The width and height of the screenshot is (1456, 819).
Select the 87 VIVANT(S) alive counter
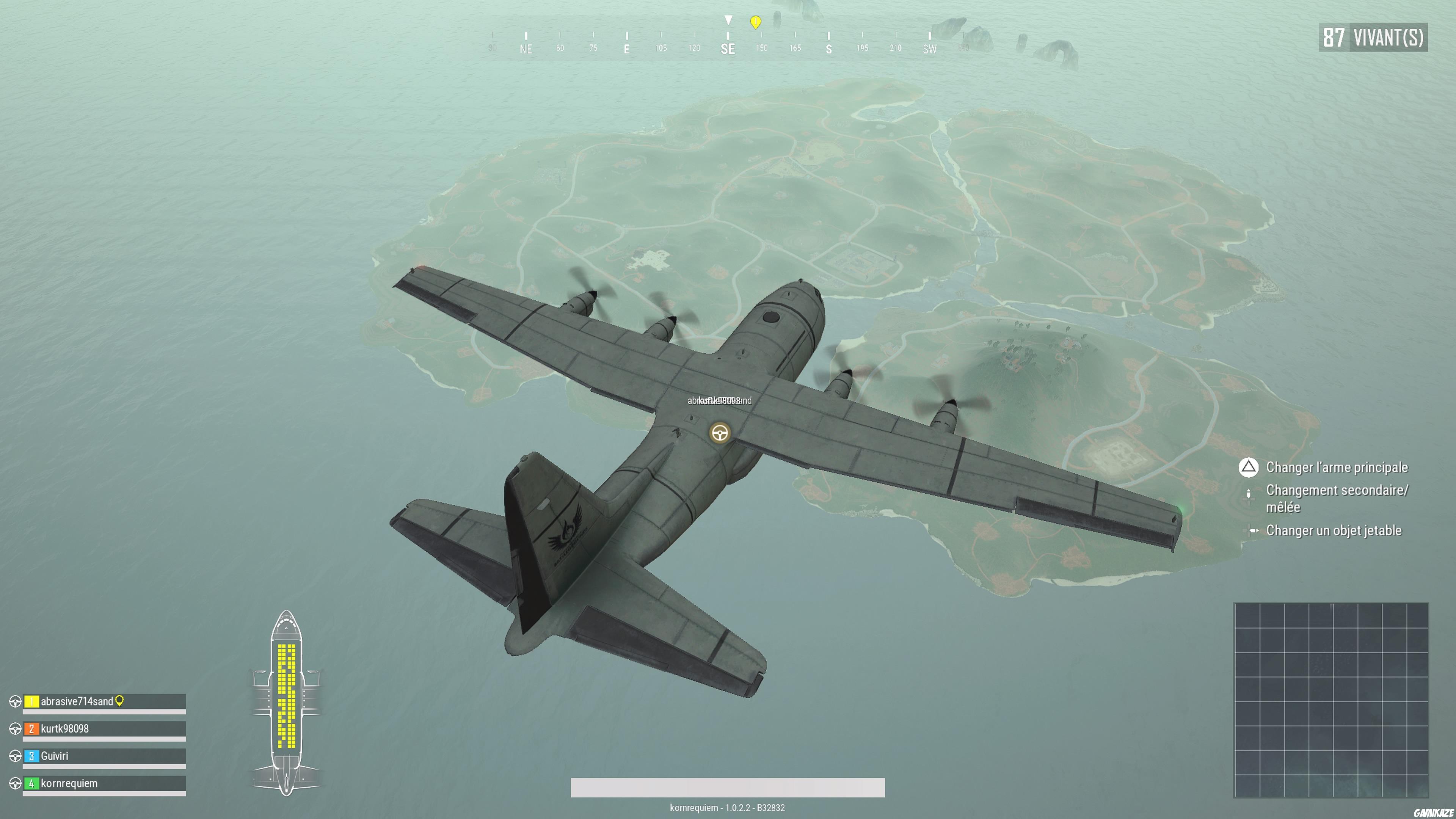coord(1373,38)
